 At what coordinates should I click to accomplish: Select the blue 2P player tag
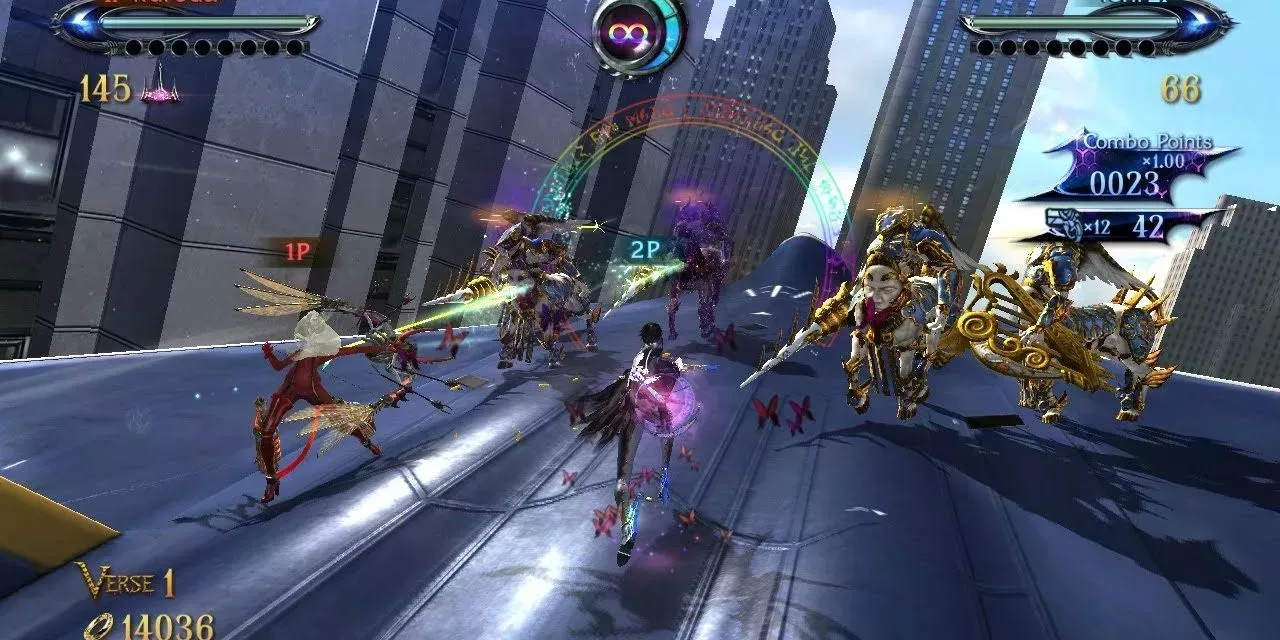(x=644, y=251)
